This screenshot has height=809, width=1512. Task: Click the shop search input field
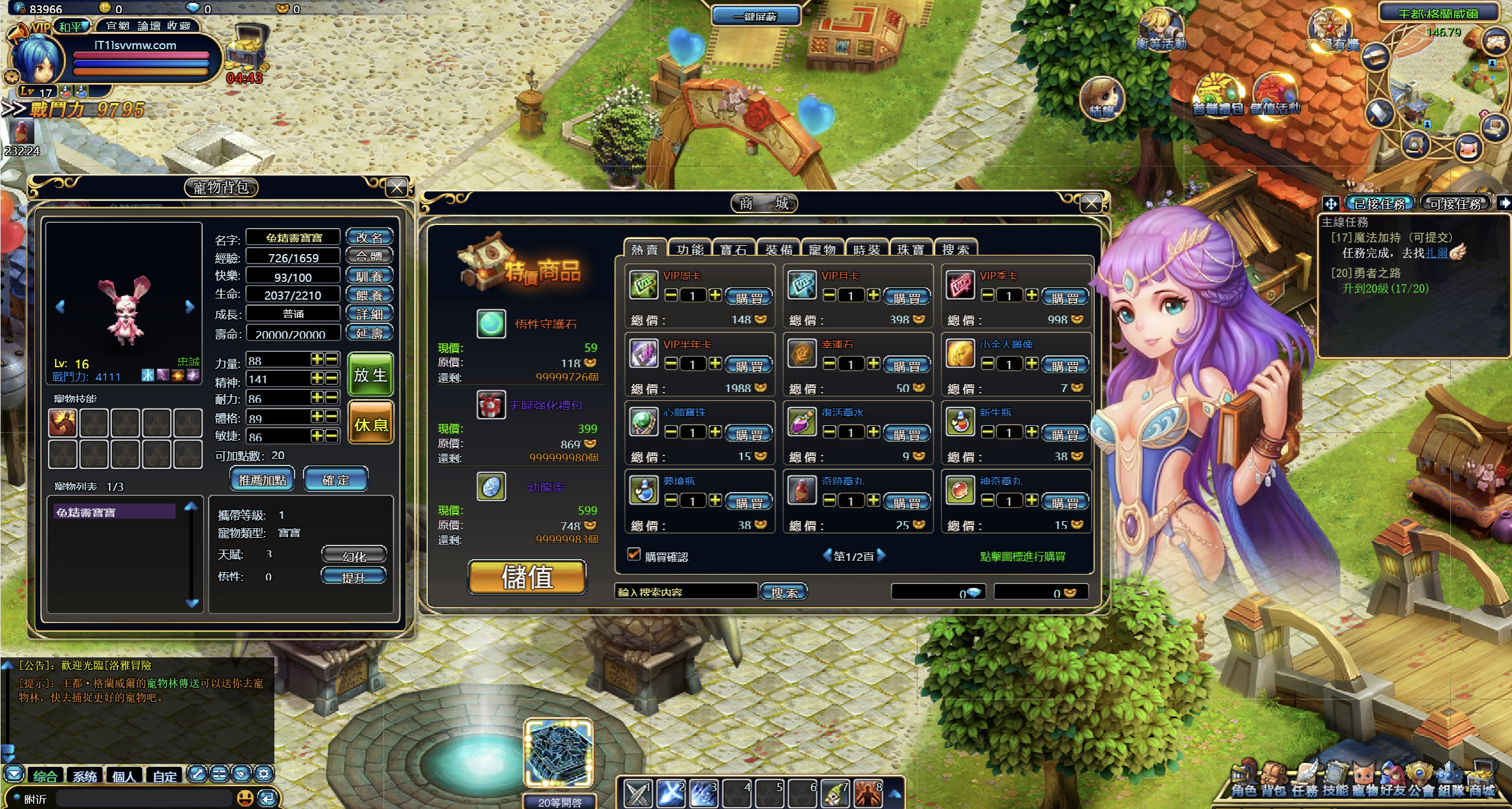[686, 592]
